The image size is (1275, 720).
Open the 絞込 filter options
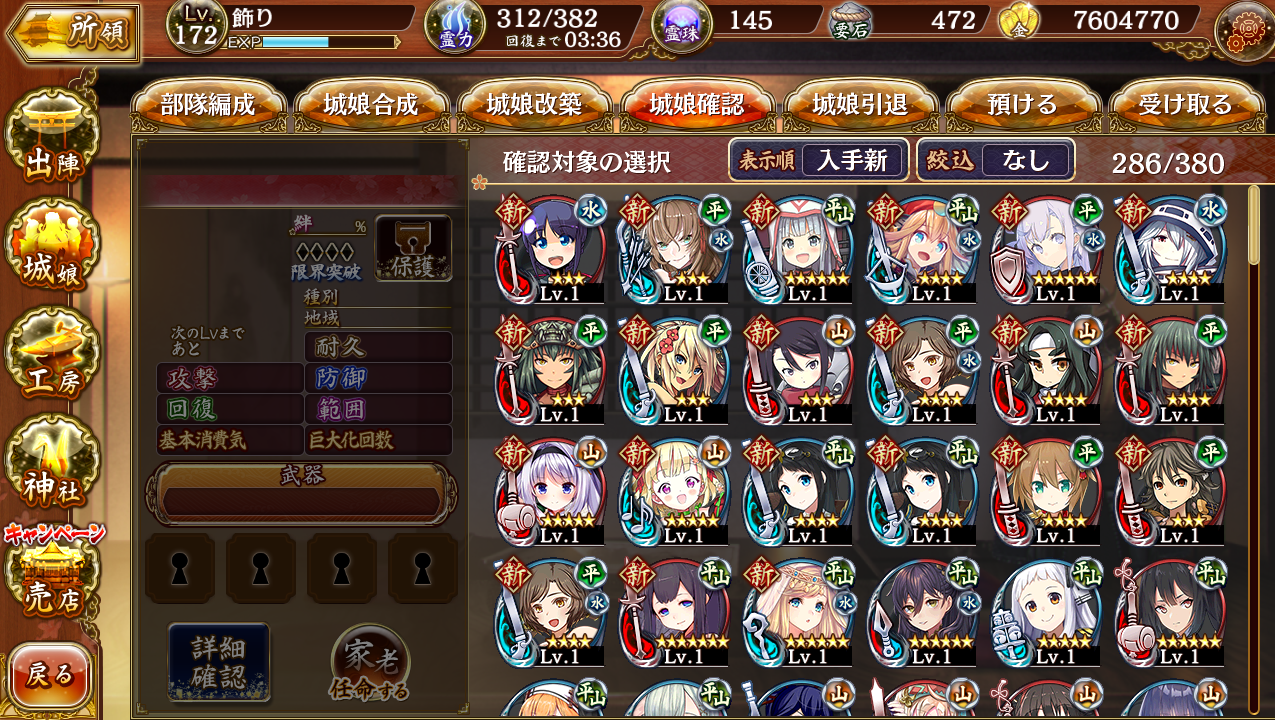tap(996, 160)
